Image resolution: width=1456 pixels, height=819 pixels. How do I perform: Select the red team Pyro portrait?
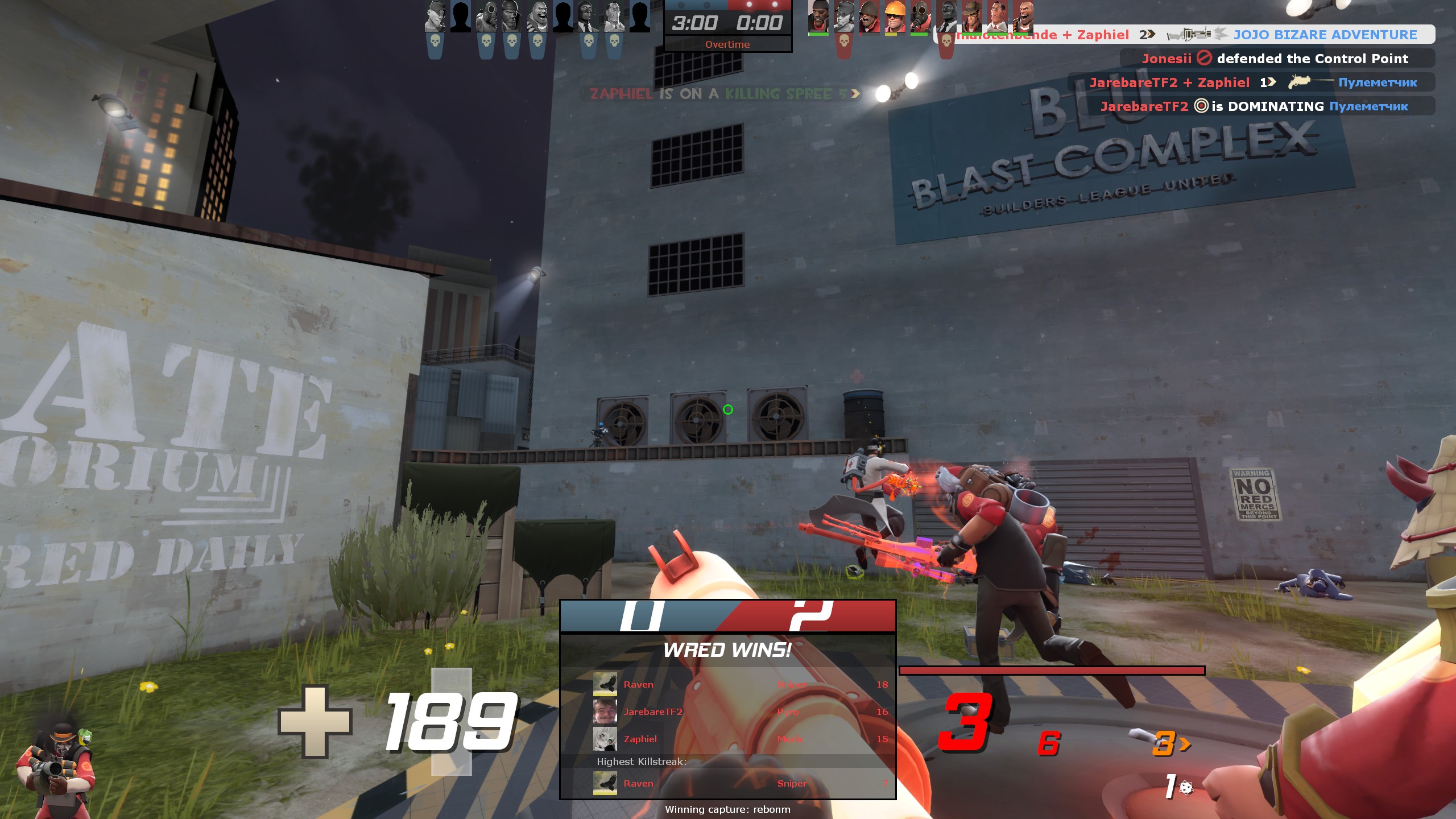(x=920, y=16)
